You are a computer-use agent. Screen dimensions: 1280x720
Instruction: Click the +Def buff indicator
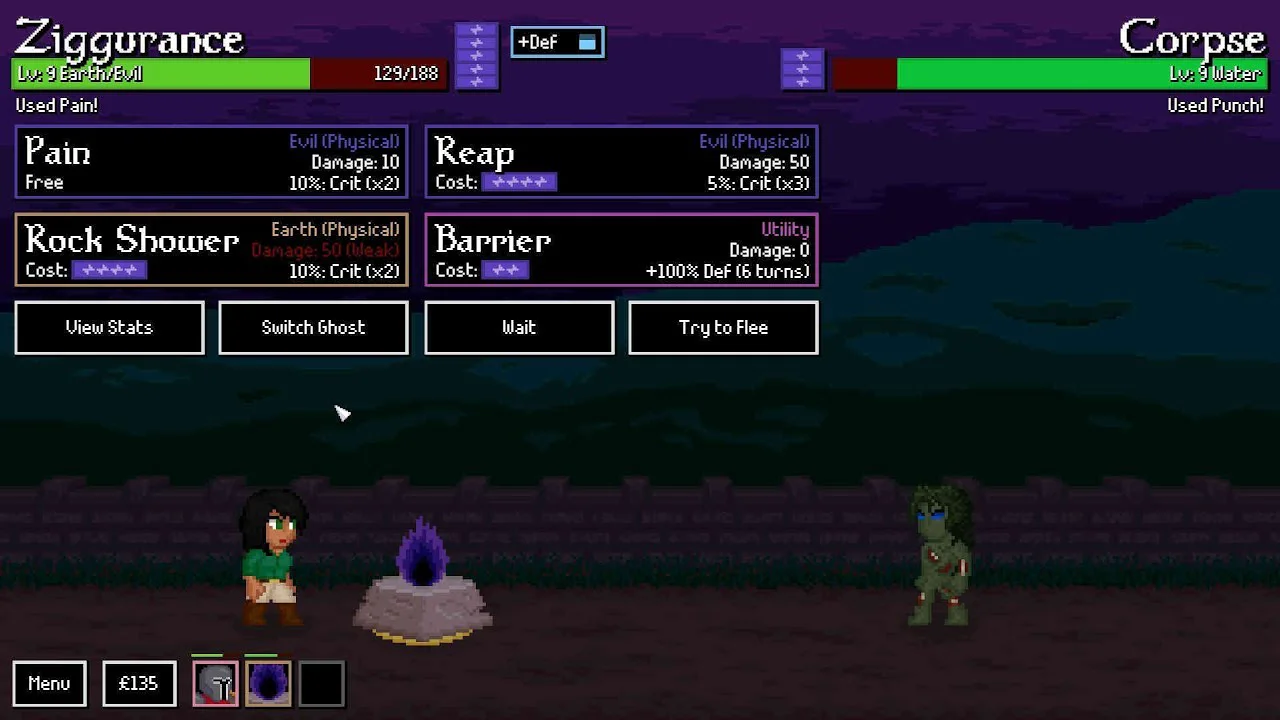(557, 42)
